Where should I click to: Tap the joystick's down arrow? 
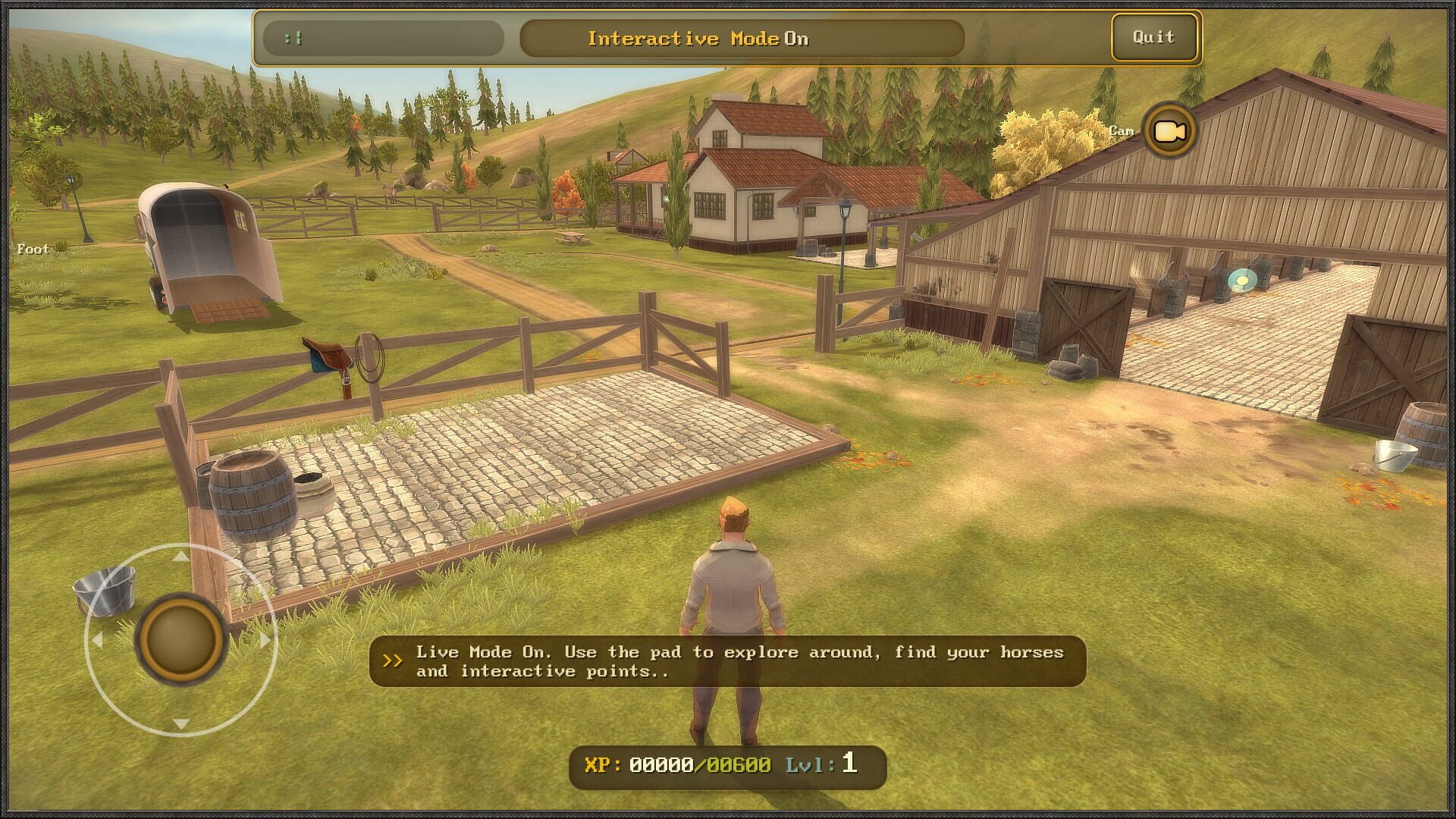(180, 723)
